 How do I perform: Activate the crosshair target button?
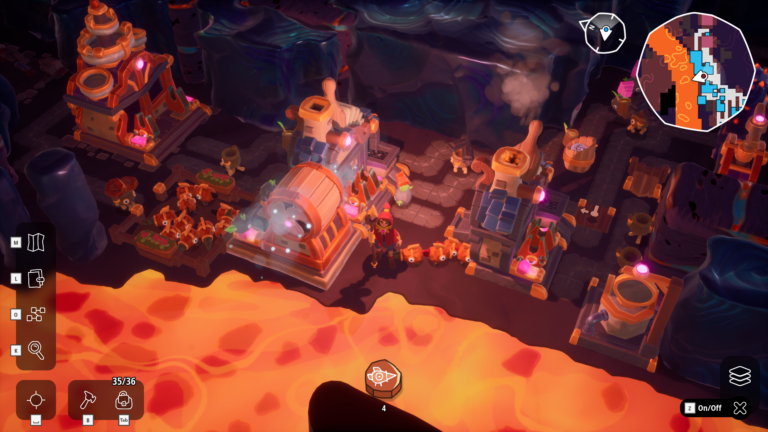(36, 399)
